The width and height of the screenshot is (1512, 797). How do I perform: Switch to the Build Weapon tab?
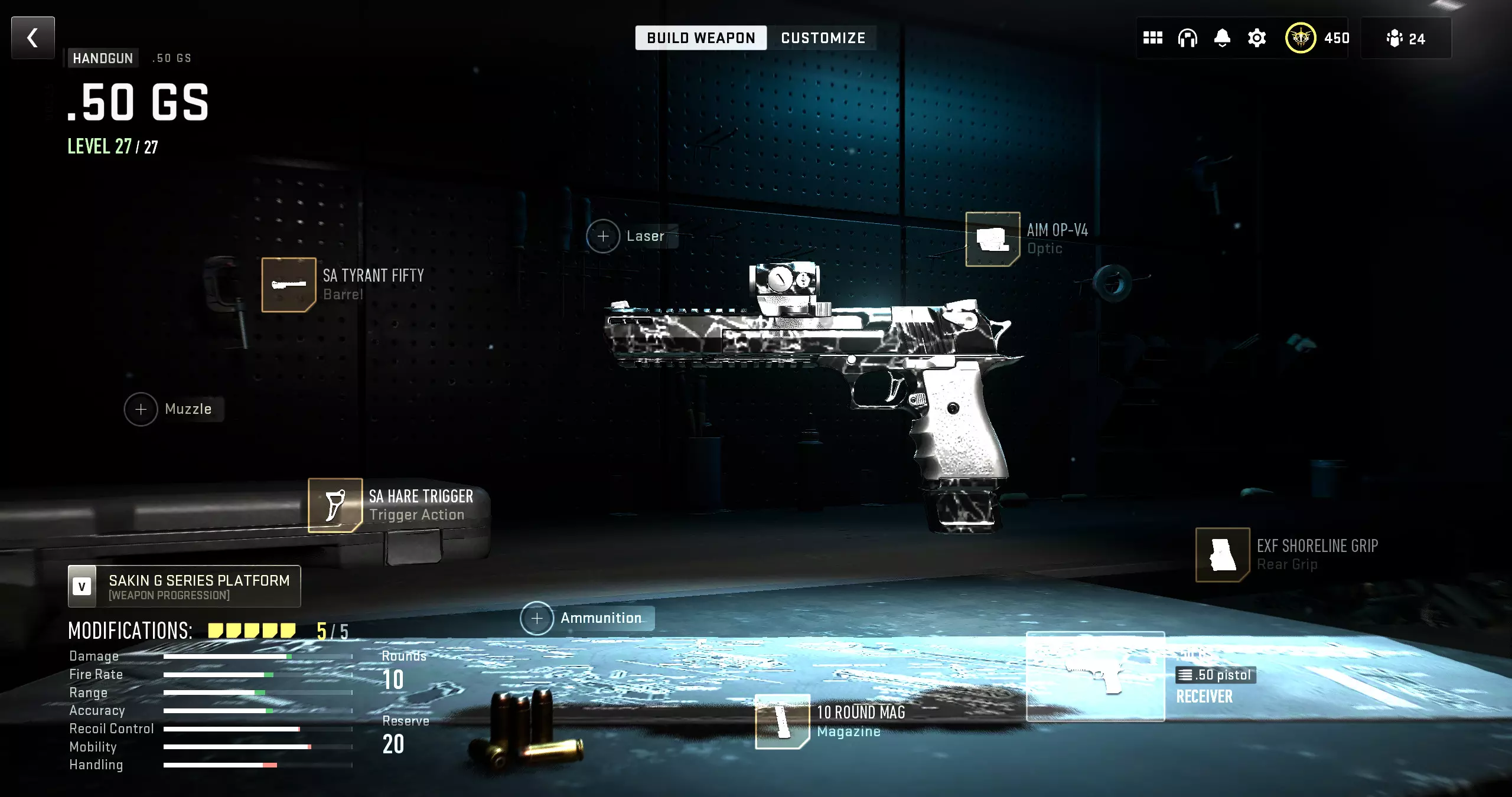[x=700, y=38]
